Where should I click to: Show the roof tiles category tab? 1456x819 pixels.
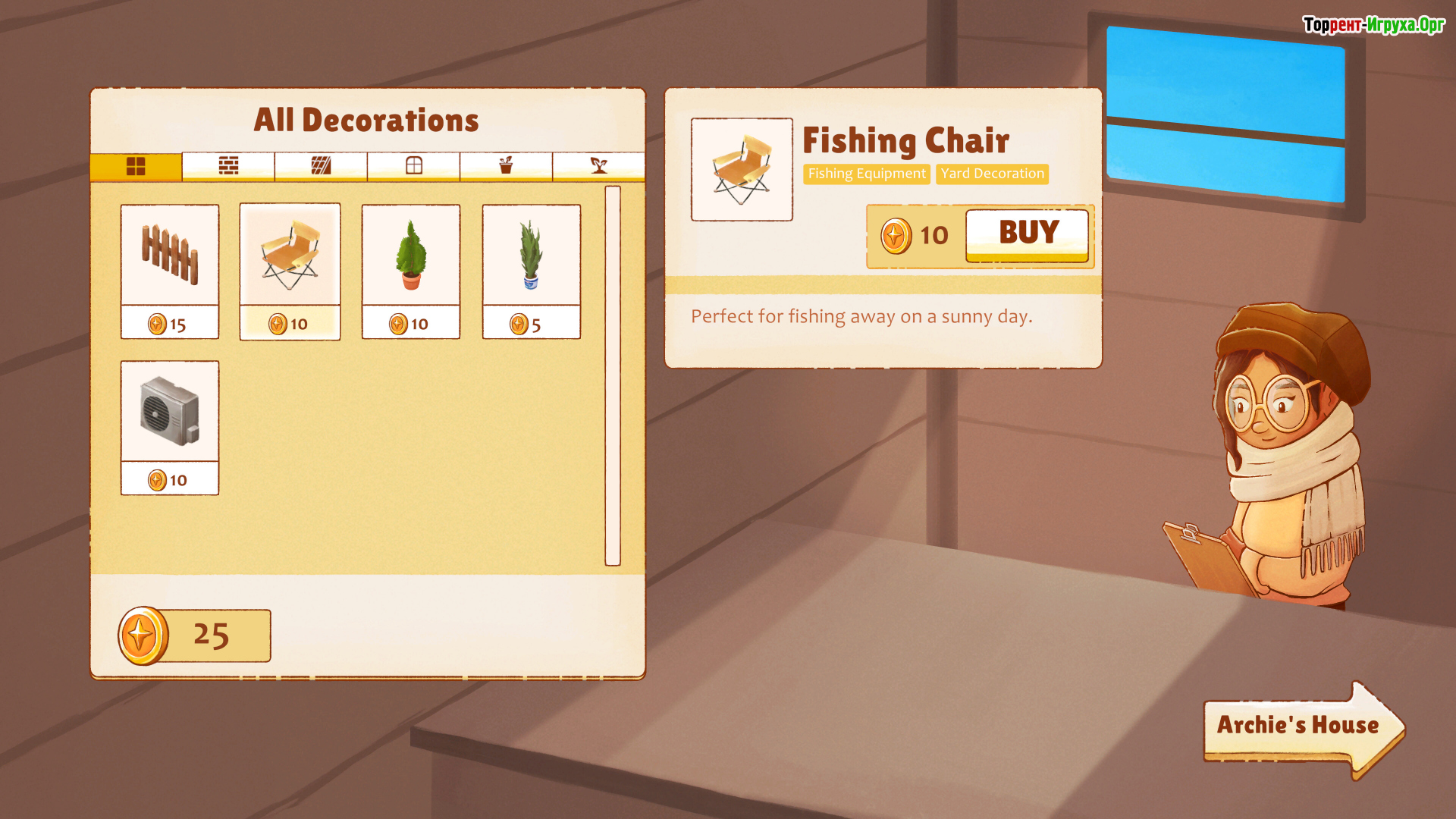click(321, 166)
